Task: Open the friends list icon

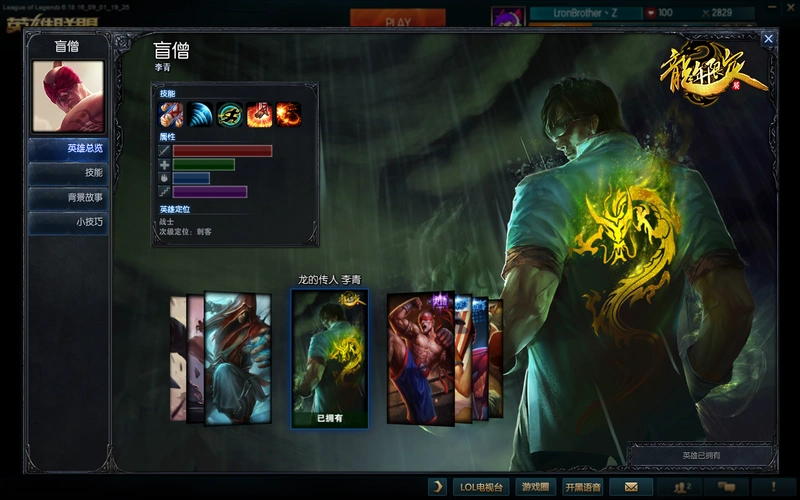Action: (x=682, y=487)
